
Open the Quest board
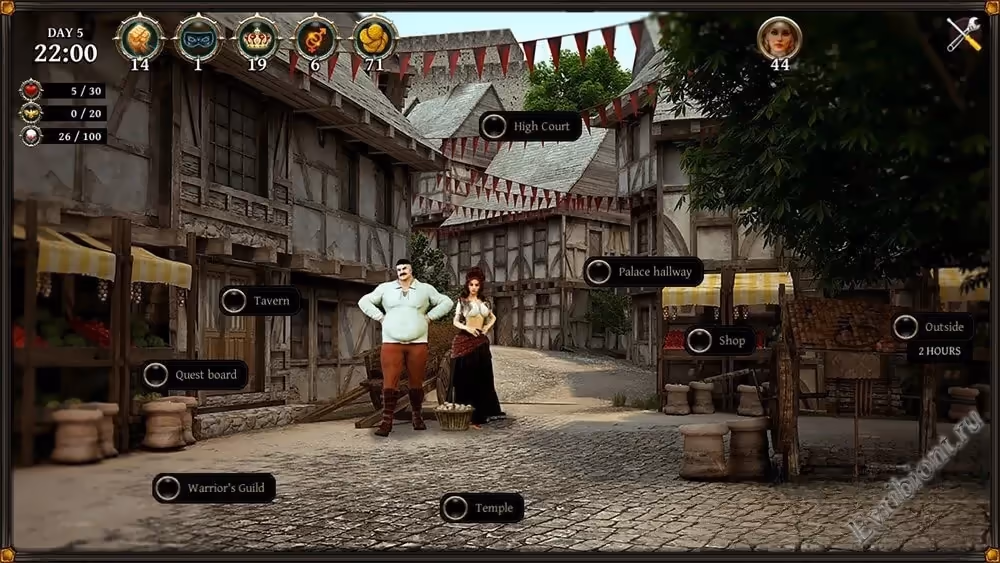click(x=194, y=375)
